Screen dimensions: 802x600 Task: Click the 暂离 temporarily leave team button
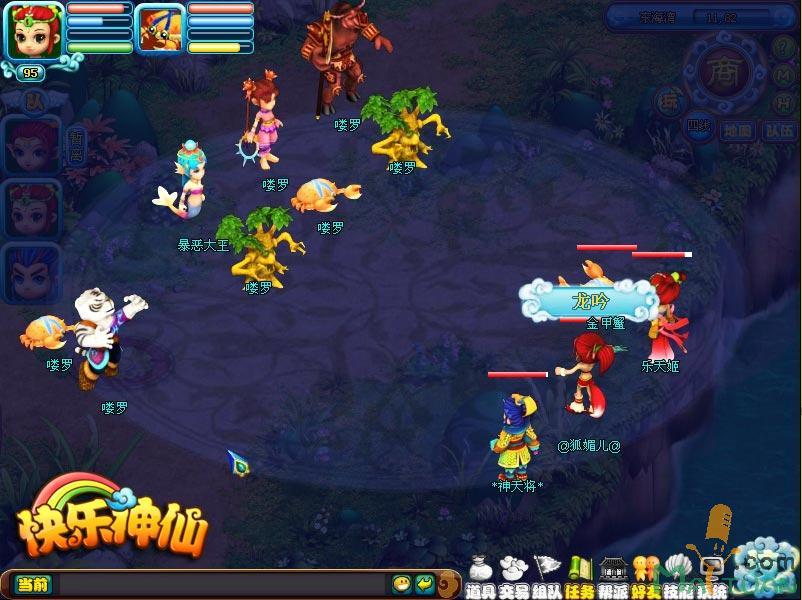(76, 147)
